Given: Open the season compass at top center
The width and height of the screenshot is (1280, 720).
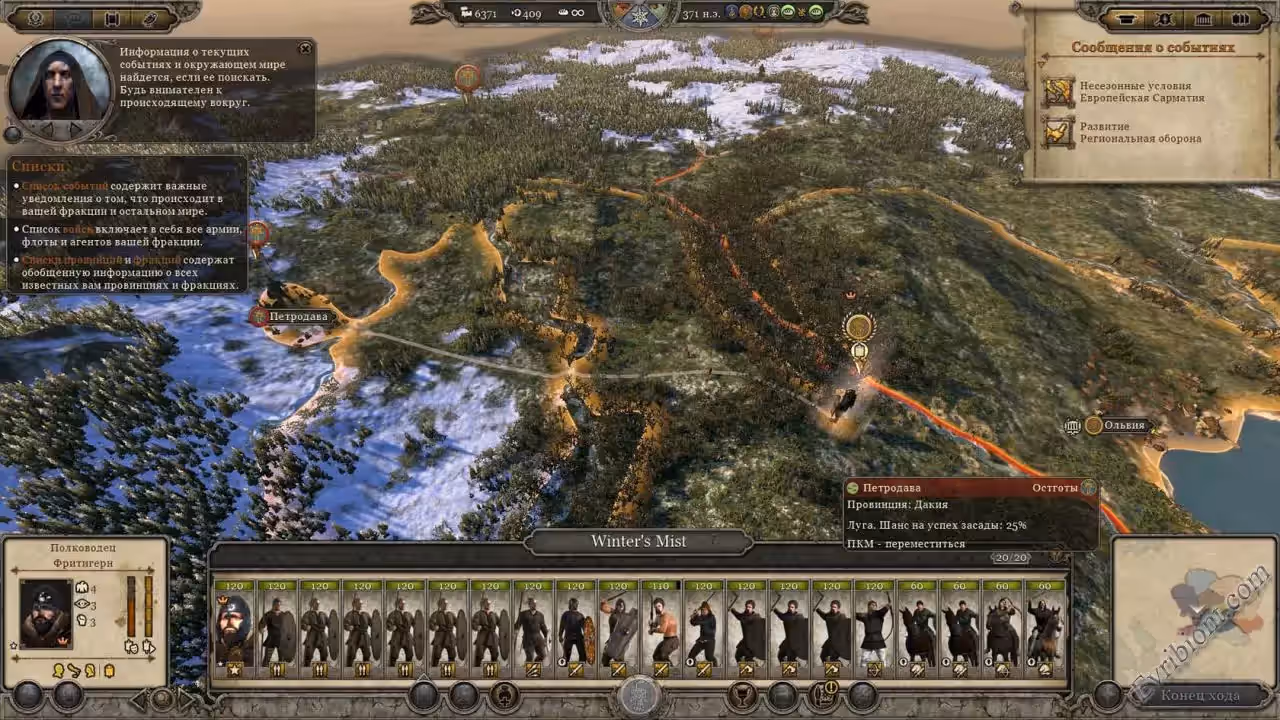Looking at the screenshot, I should 640,14.
